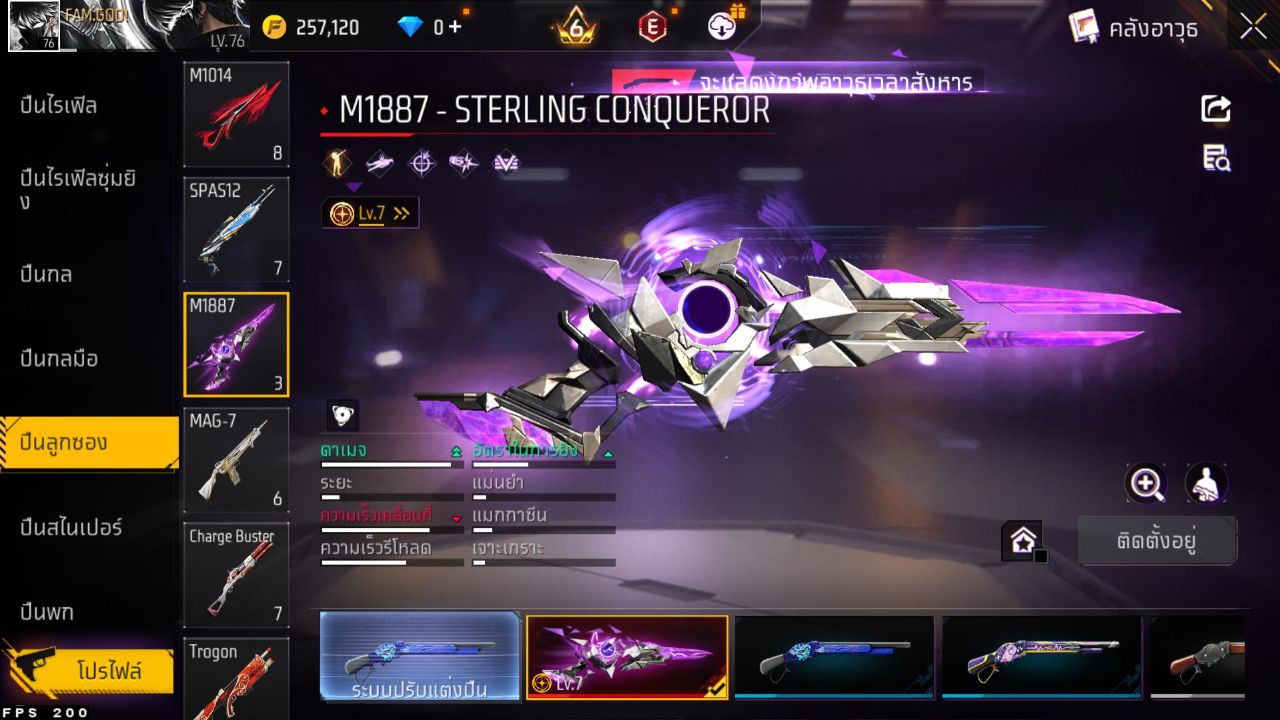Image resolution: width=1280 pixels, height=720 pixels.
Task: Click the ติดตั้งอยู่ equipped button
Action: 1157,541
